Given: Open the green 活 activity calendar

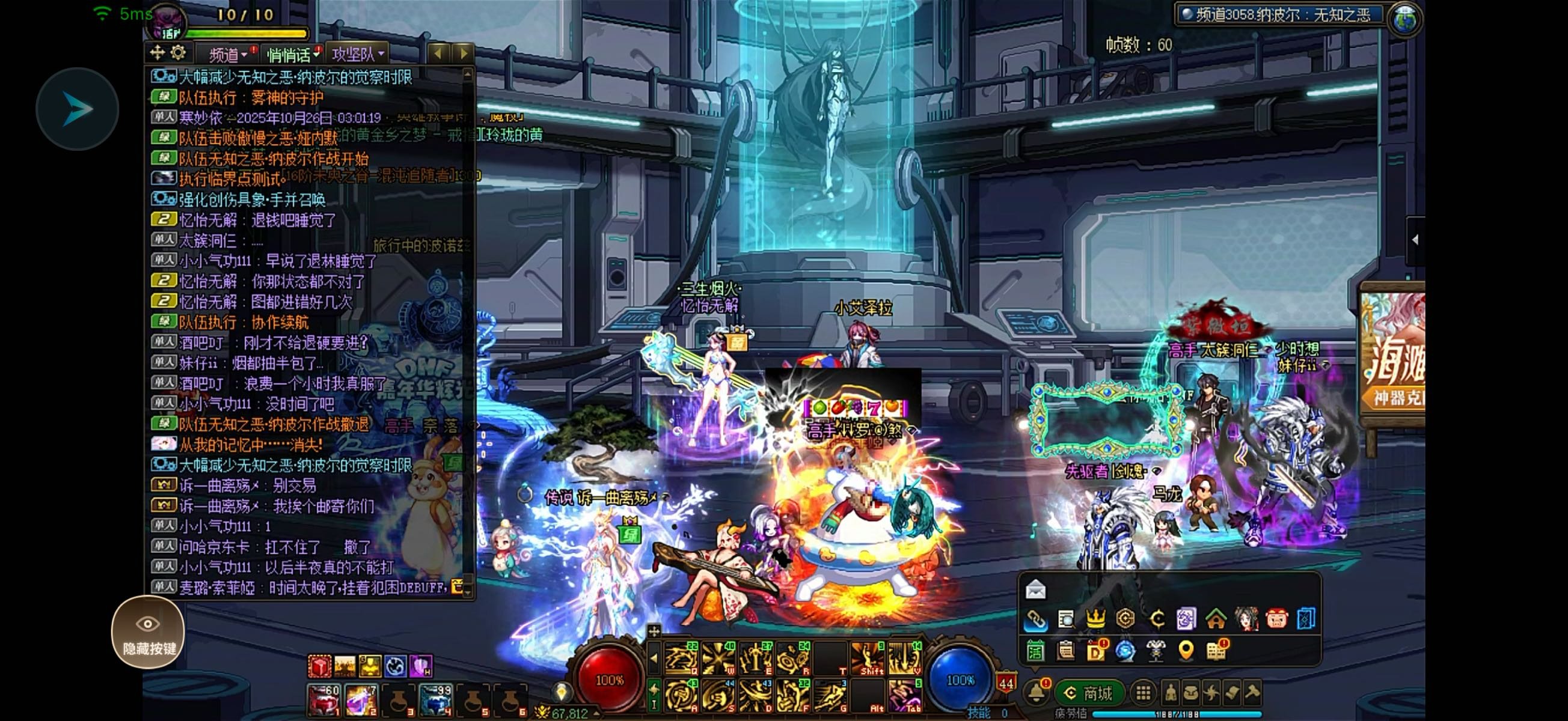Looking at the screenshot, I should pyautogui.click(x=1035, y=651).
